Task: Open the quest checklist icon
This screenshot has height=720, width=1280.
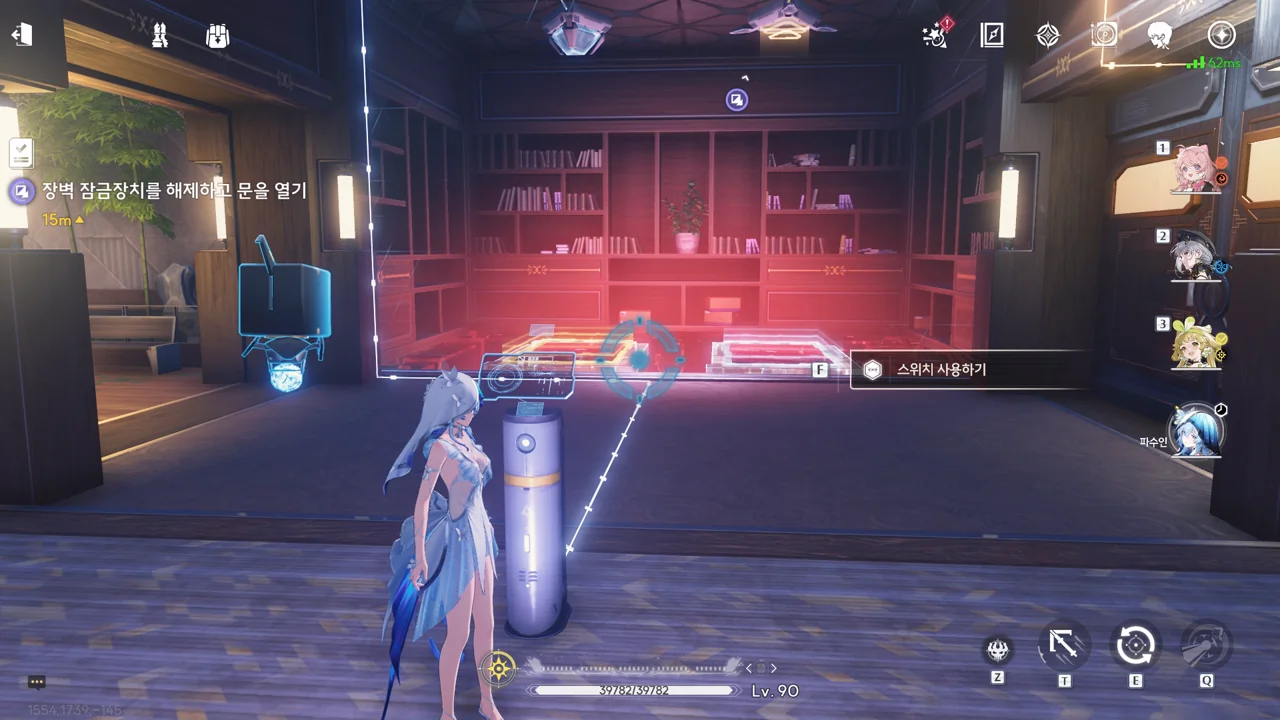Action: (22, 153)
